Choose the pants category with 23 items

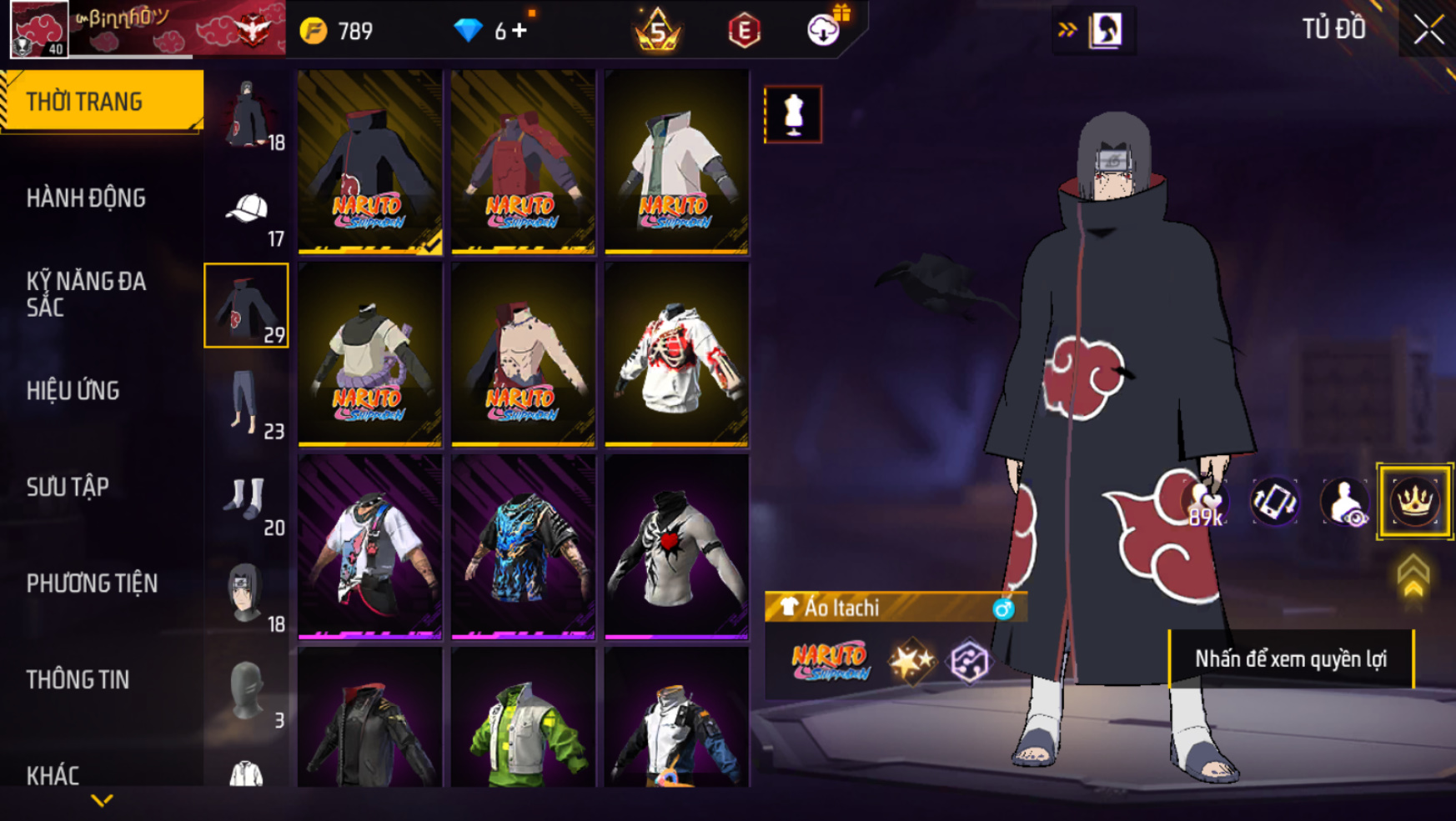coord(247,403)
